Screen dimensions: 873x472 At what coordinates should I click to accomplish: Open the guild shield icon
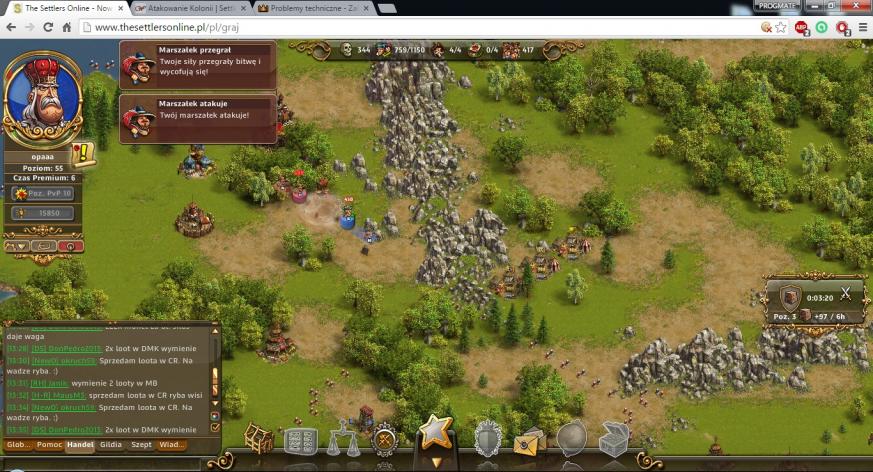(x=487, y=438)
